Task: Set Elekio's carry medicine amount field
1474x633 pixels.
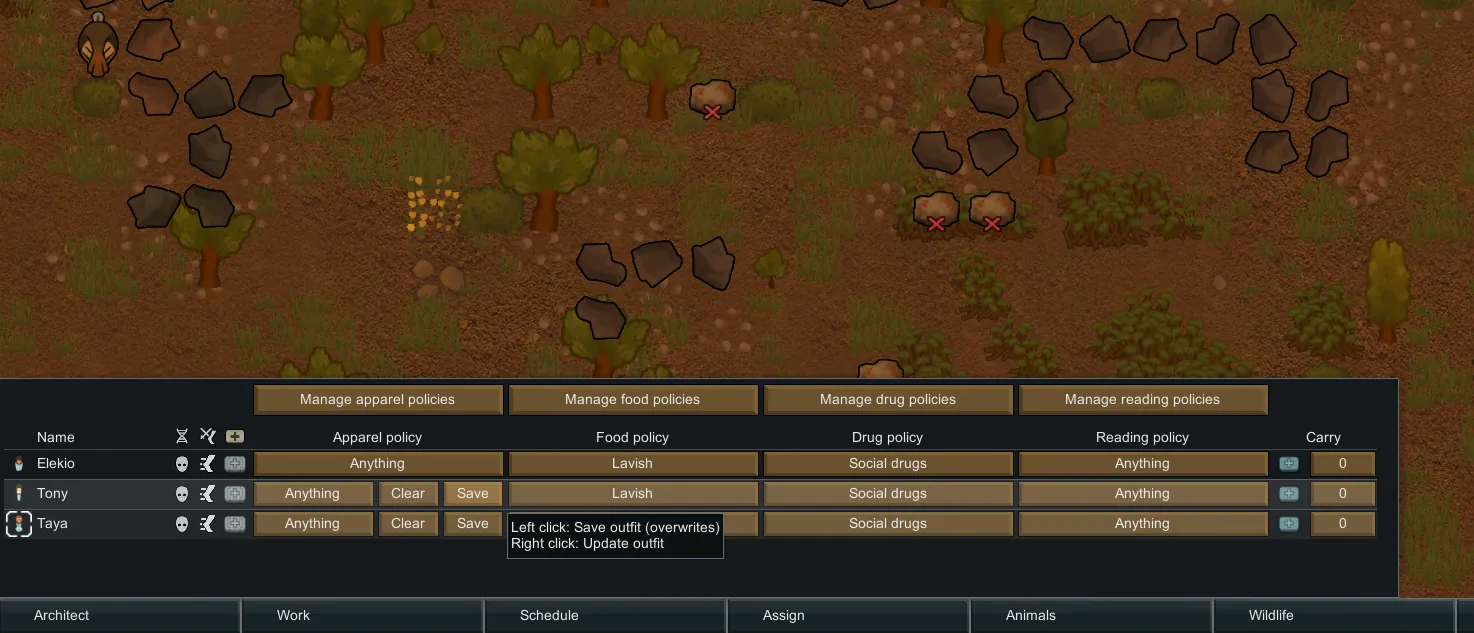Action: (x=1342, y=464)
